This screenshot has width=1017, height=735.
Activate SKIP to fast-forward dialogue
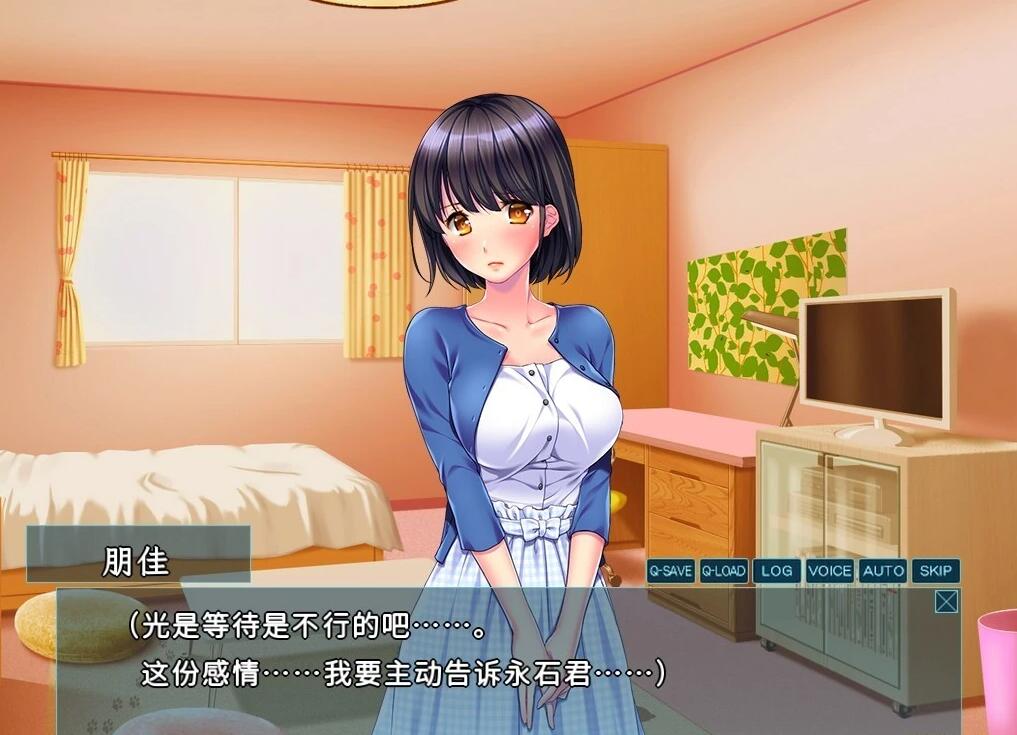pos(936,571)
